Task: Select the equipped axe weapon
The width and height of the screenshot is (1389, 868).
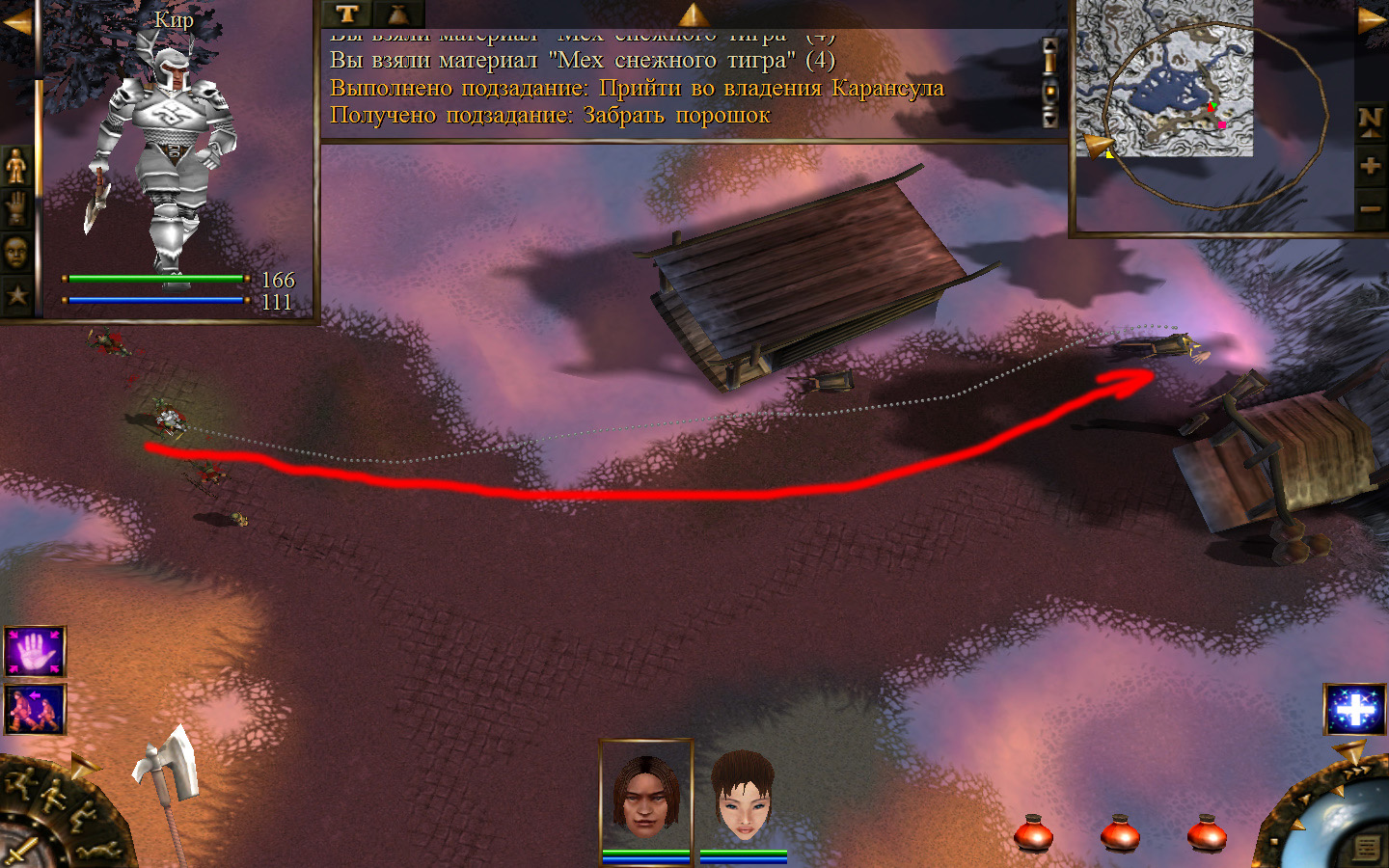Action: [167, 769]
